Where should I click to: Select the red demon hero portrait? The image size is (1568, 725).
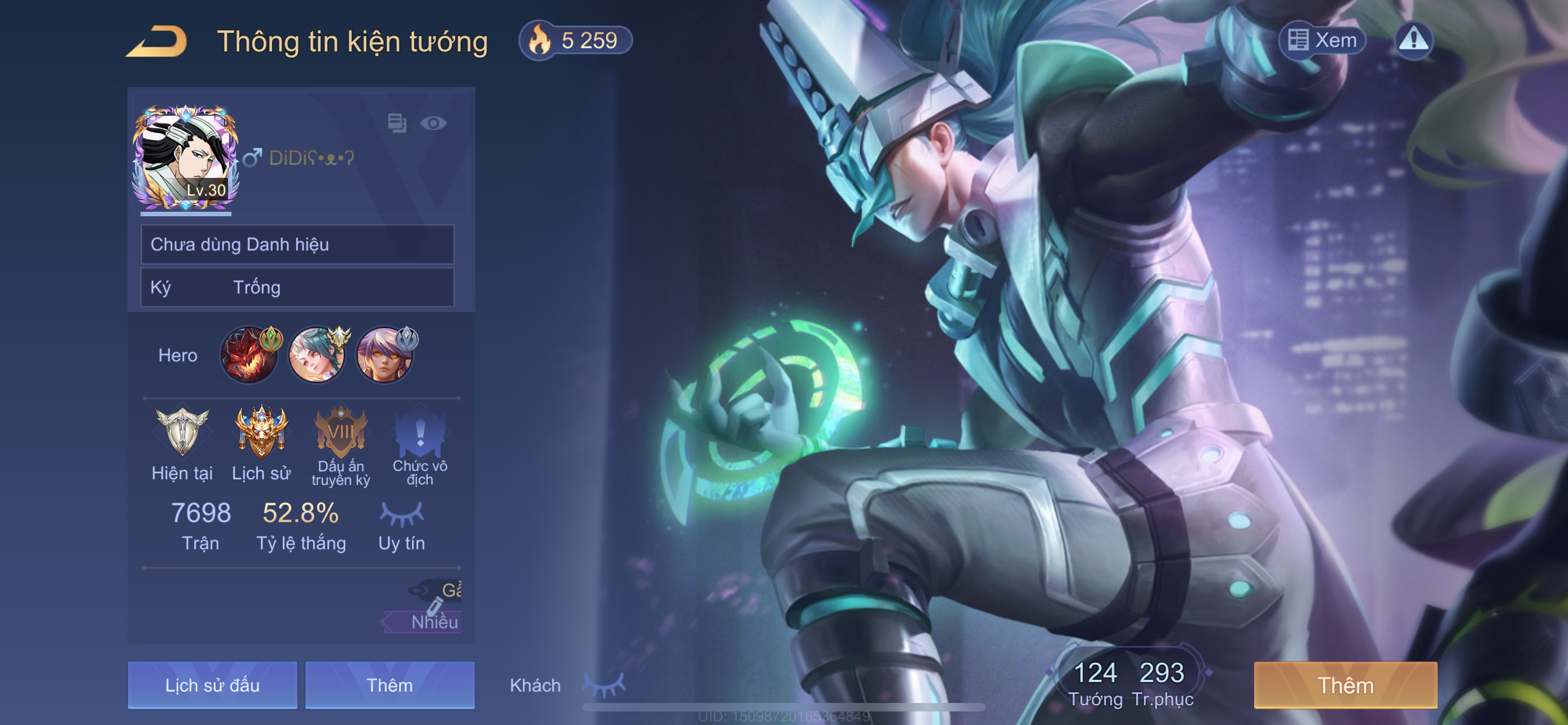coord(249,355)
